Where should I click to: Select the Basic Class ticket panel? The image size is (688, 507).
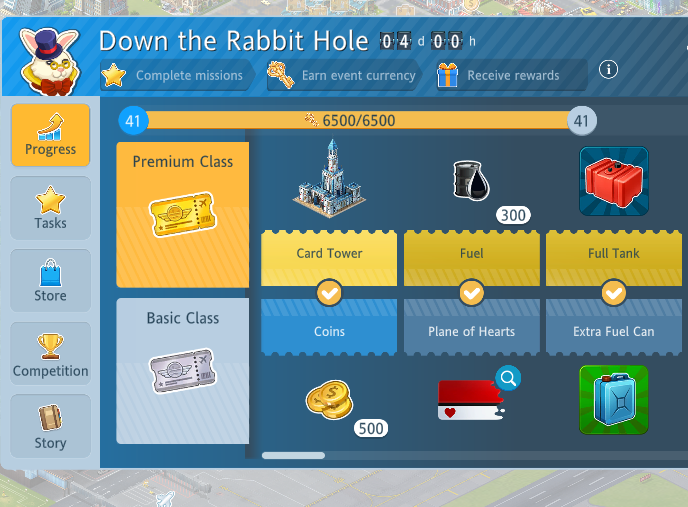182,370
